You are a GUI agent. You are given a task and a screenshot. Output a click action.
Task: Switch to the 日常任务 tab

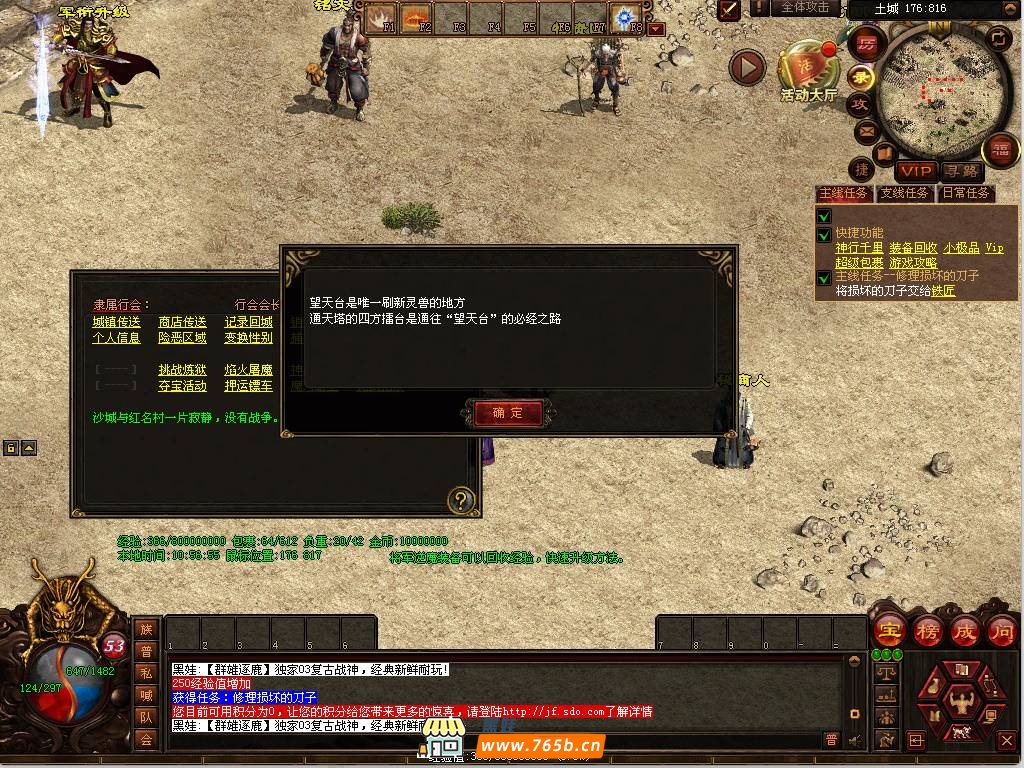(965, 193)
